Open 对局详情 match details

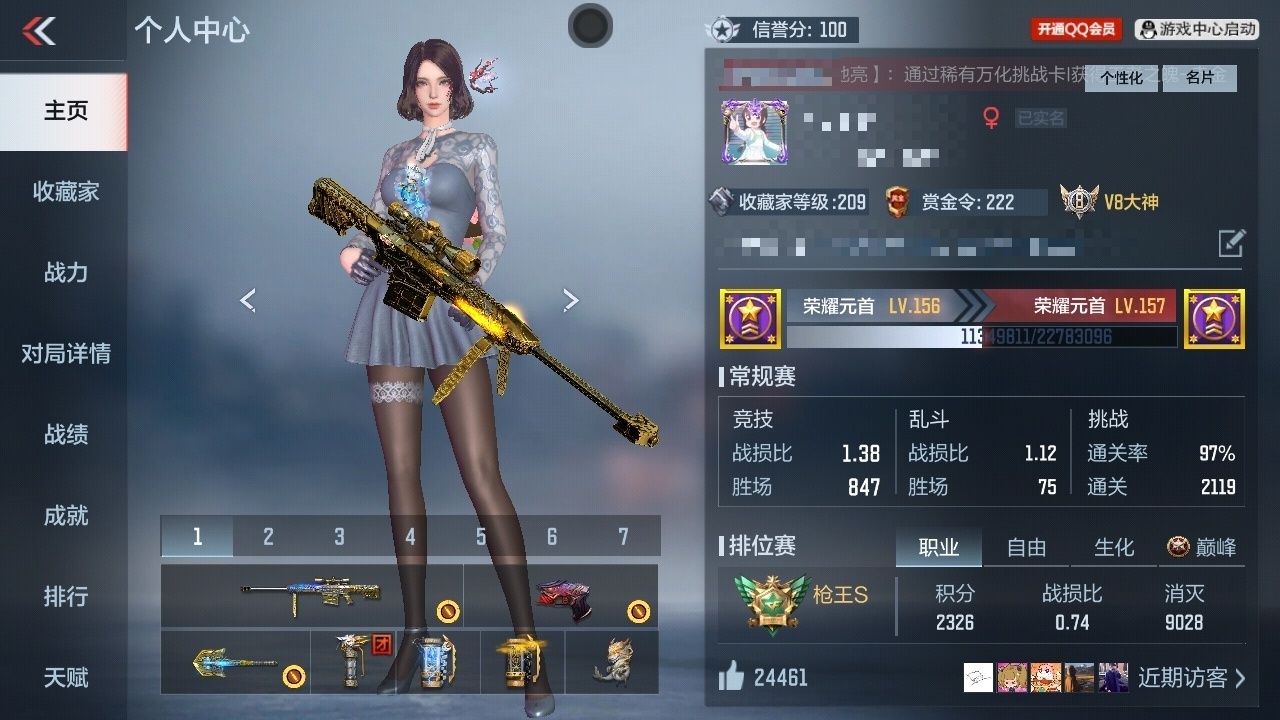[x=65, y=353]
